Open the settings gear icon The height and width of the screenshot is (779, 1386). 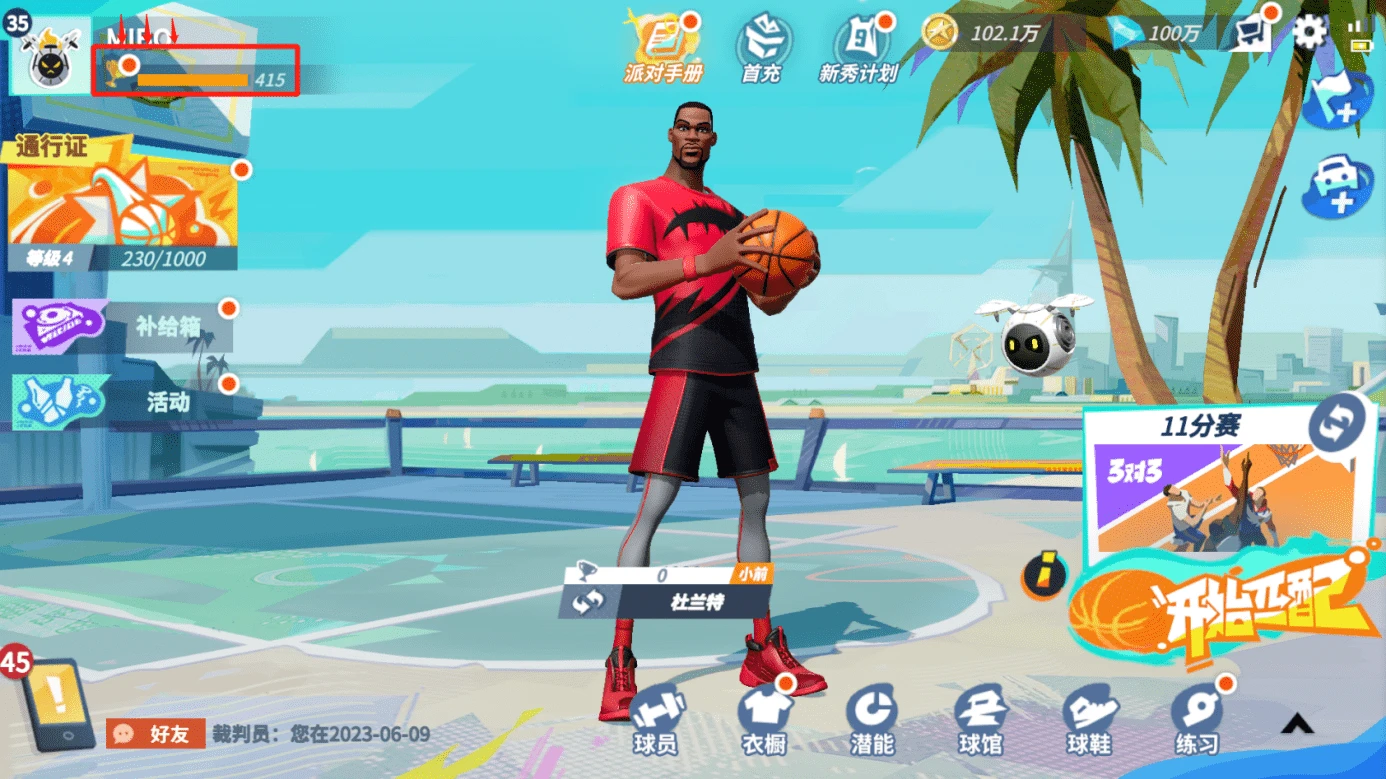(1309, 33)
